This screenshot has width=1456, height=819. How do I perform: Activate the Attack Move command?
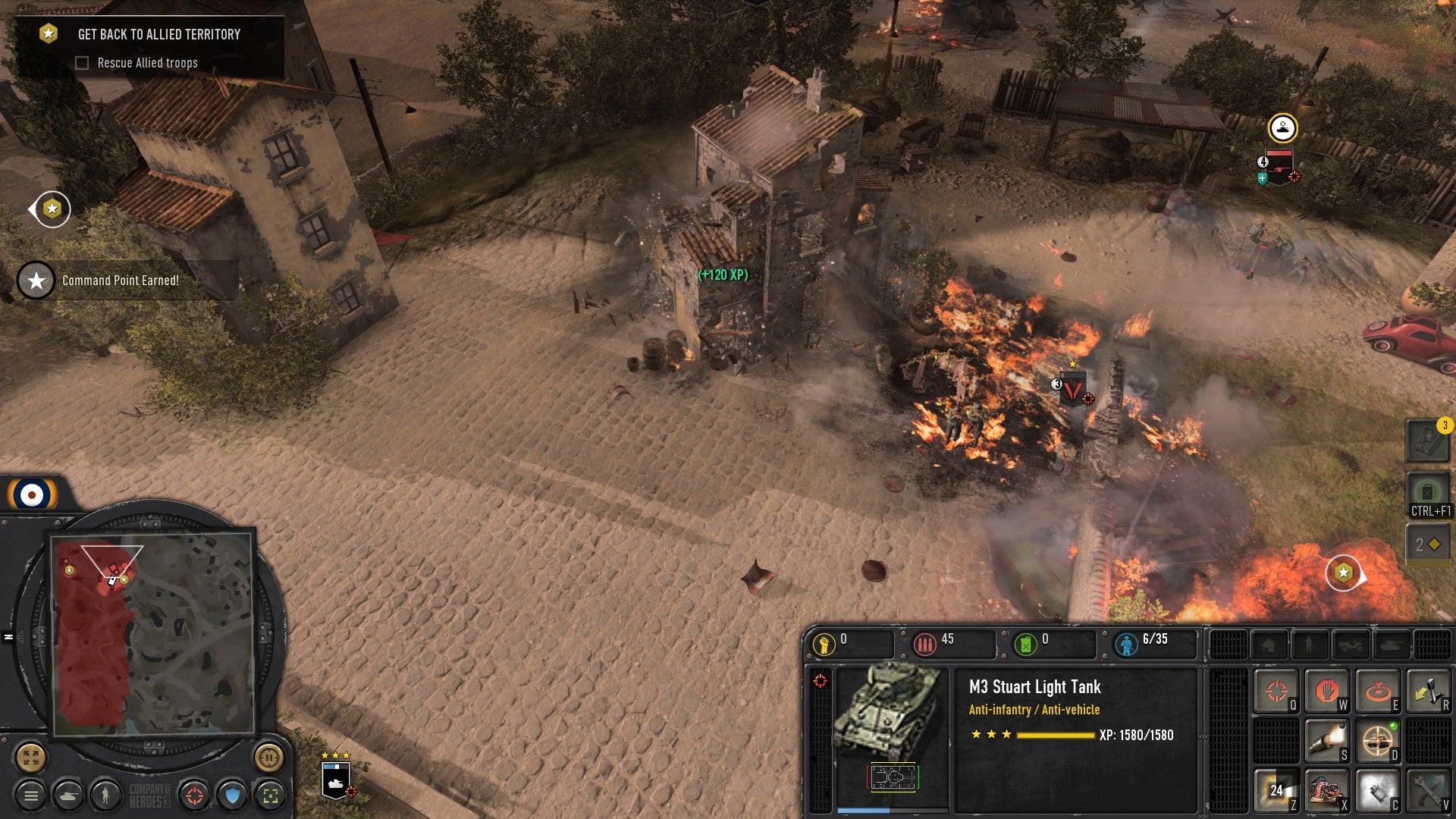(x=1276, y=691)
